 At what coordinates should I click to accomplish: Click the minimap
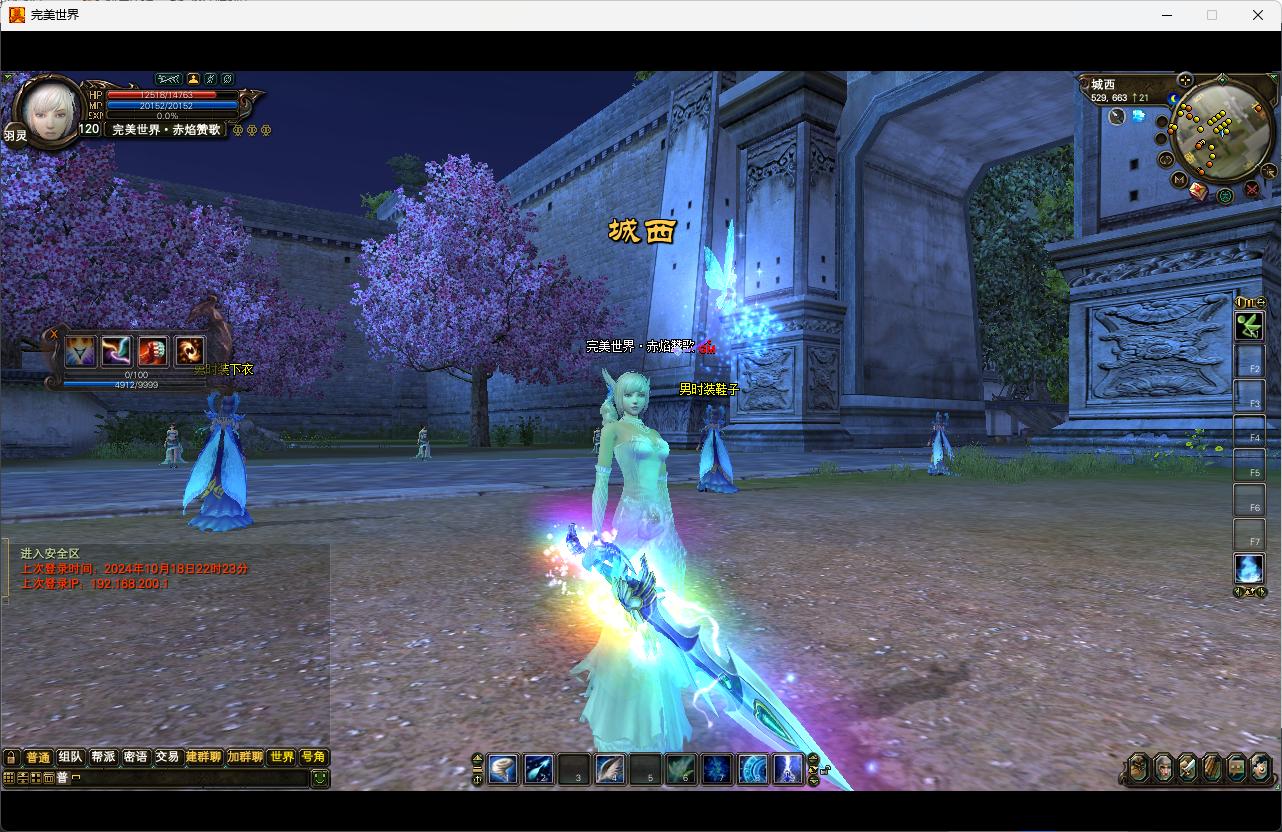tap(1221, 131)
